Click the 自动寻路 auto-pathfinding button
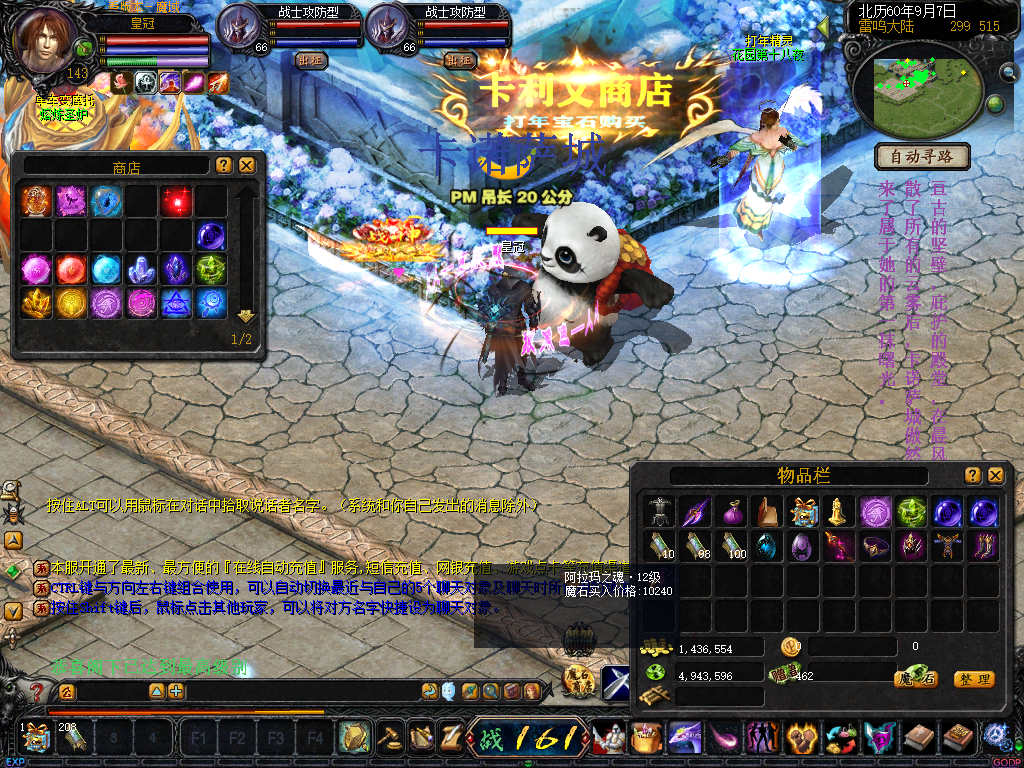The width and height of the screenshot is (1024, 768). click(x=923, y=156)
